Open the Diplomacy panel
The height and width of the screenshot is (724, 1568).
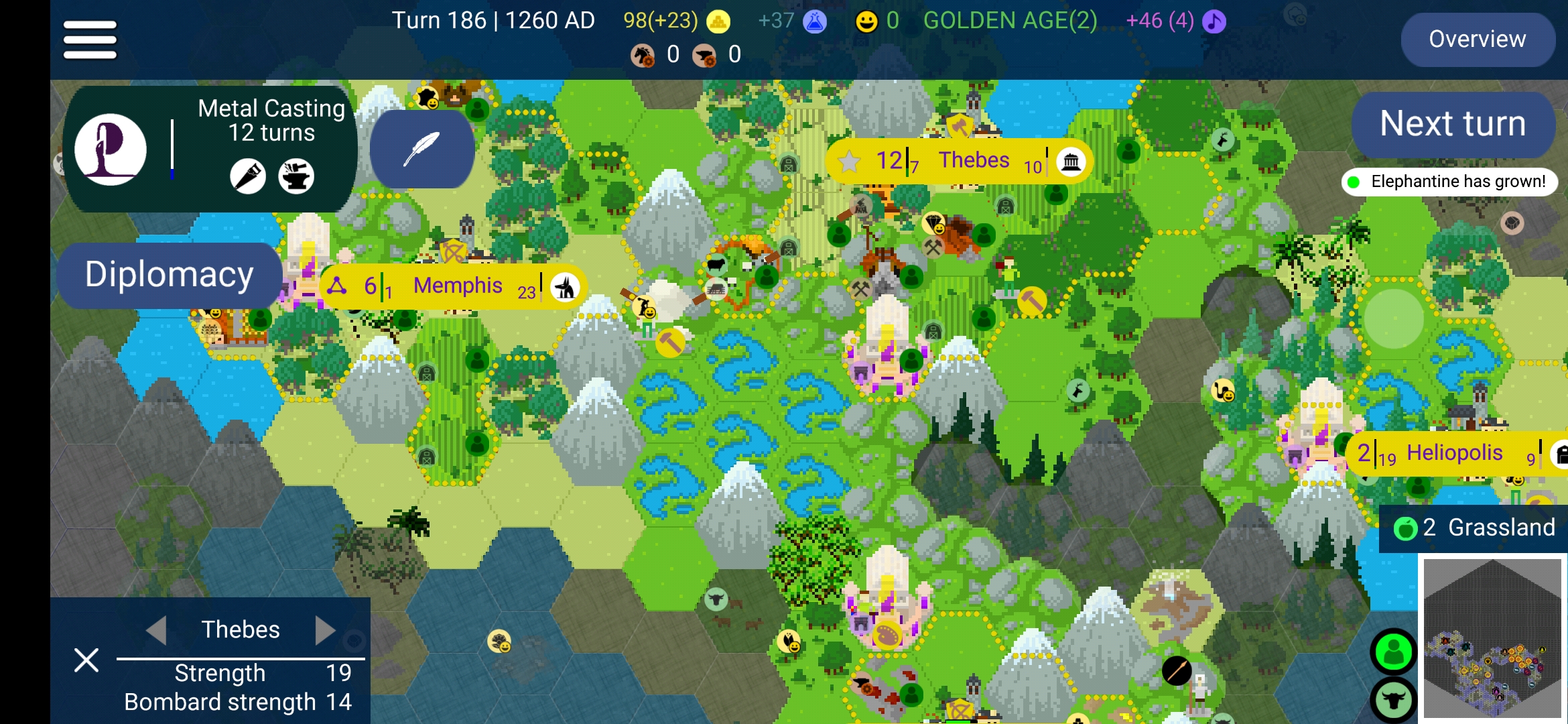tap(169, 275)
